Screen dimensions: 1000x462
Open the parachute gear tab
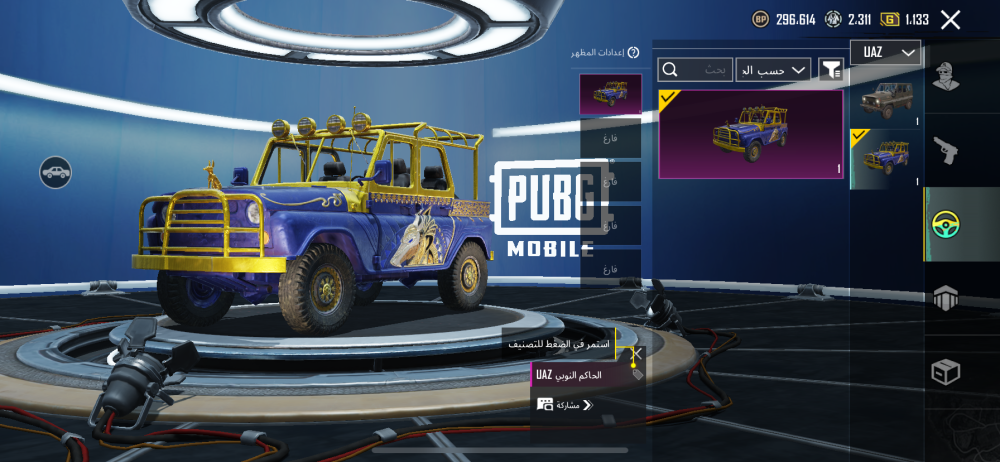(946, 297)
